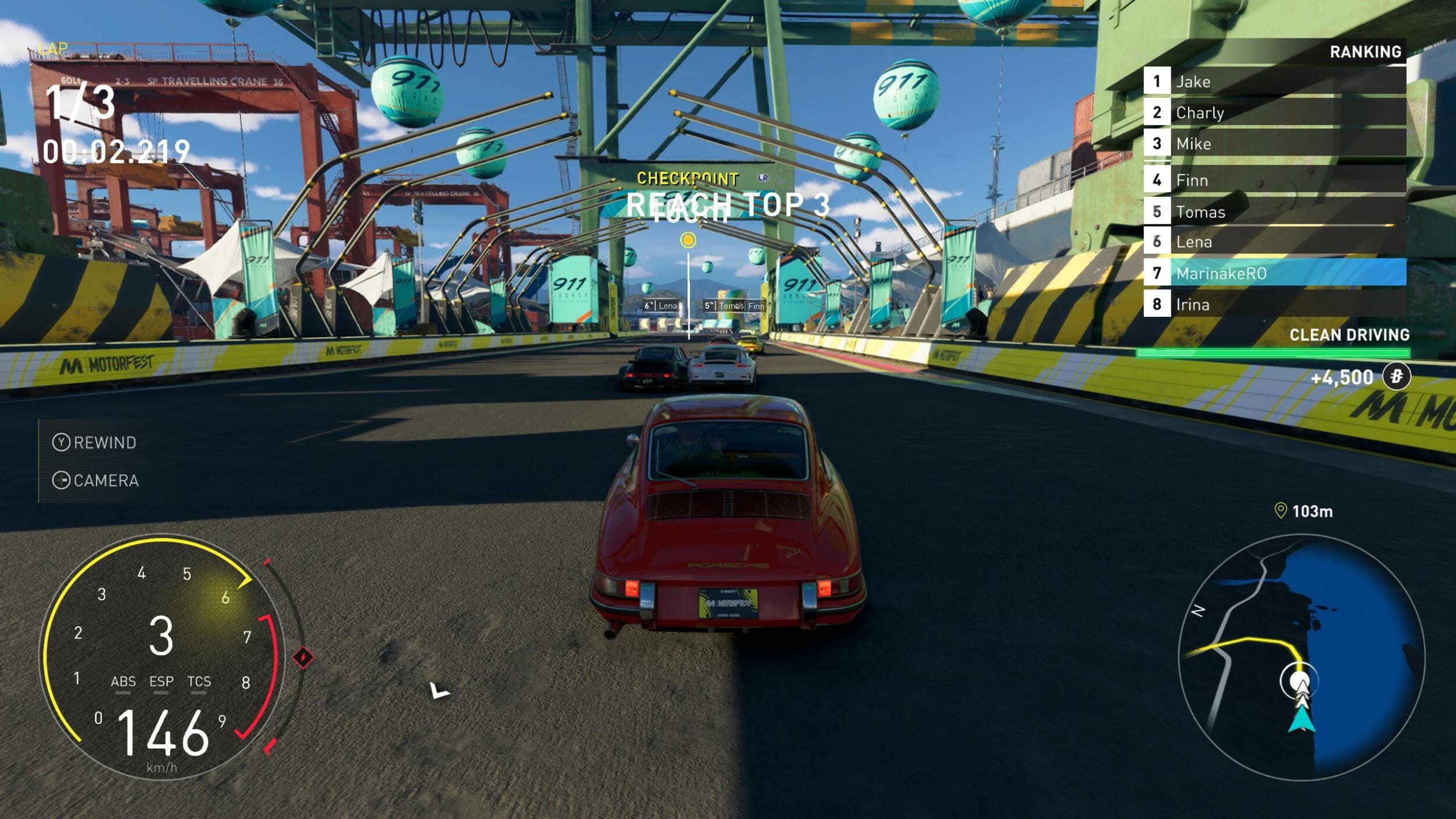
Task: Click the Camera option
Action: coord(96,481)
